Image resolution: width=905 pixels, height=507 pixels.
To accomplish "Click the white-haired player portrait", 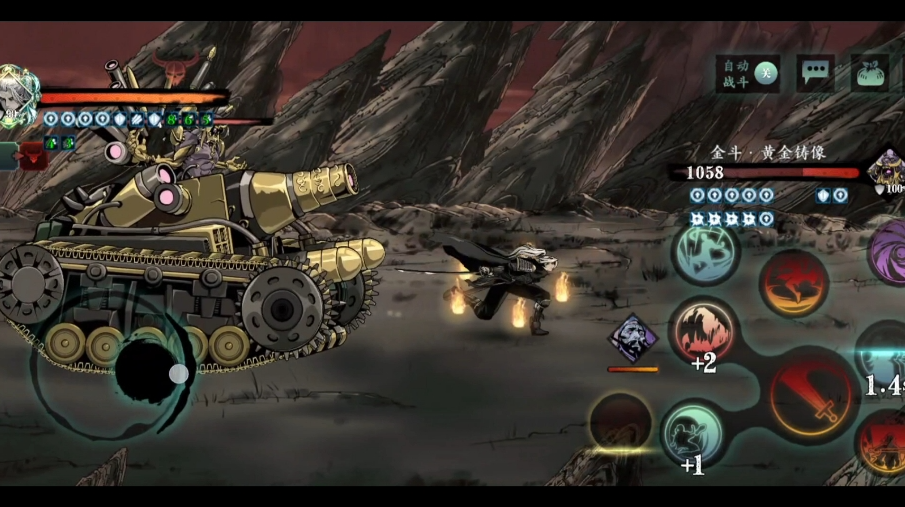I will click(x=15, y=97).
